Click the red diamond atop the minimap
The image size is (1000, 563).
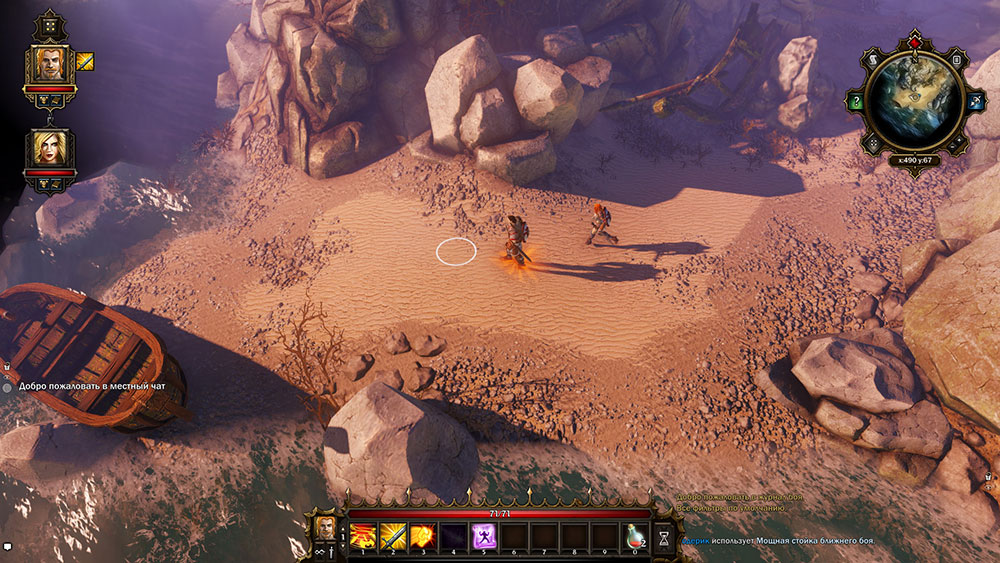(914, 43)
